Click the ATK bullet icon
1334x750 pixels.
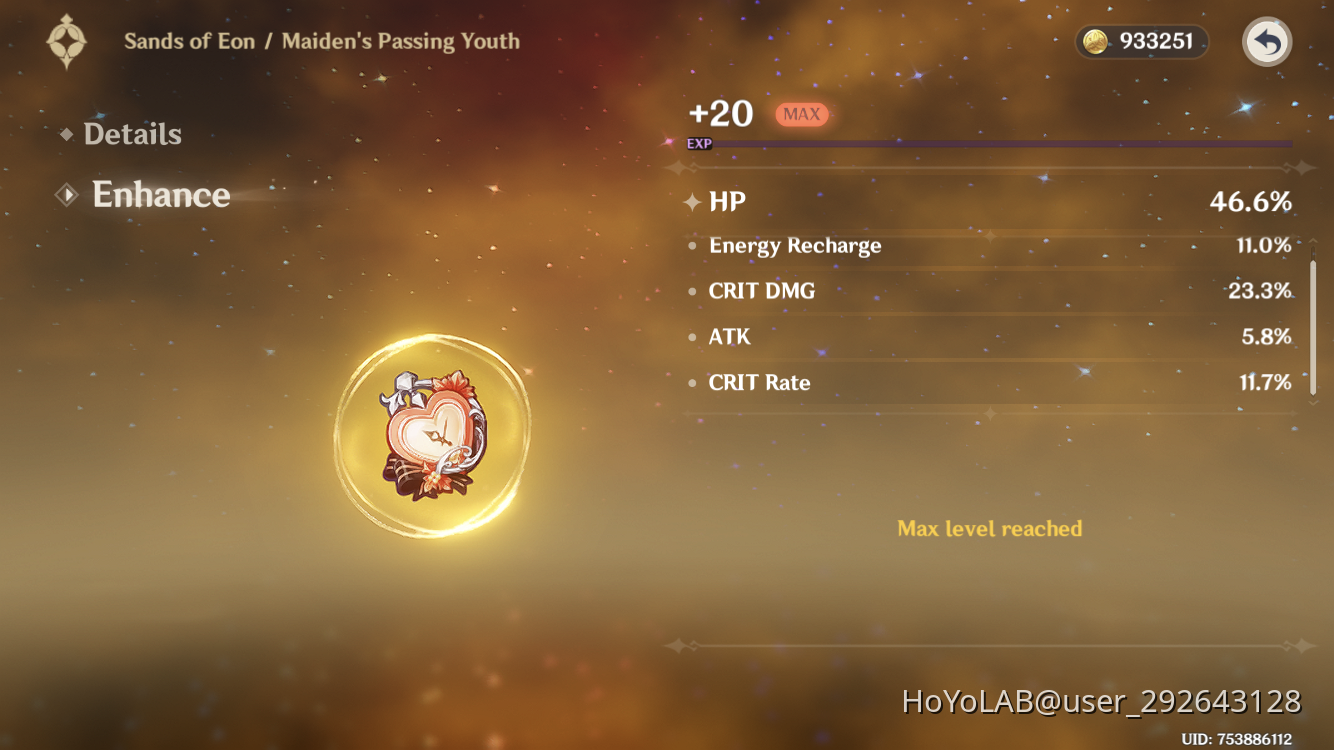[x=692, y=337]
